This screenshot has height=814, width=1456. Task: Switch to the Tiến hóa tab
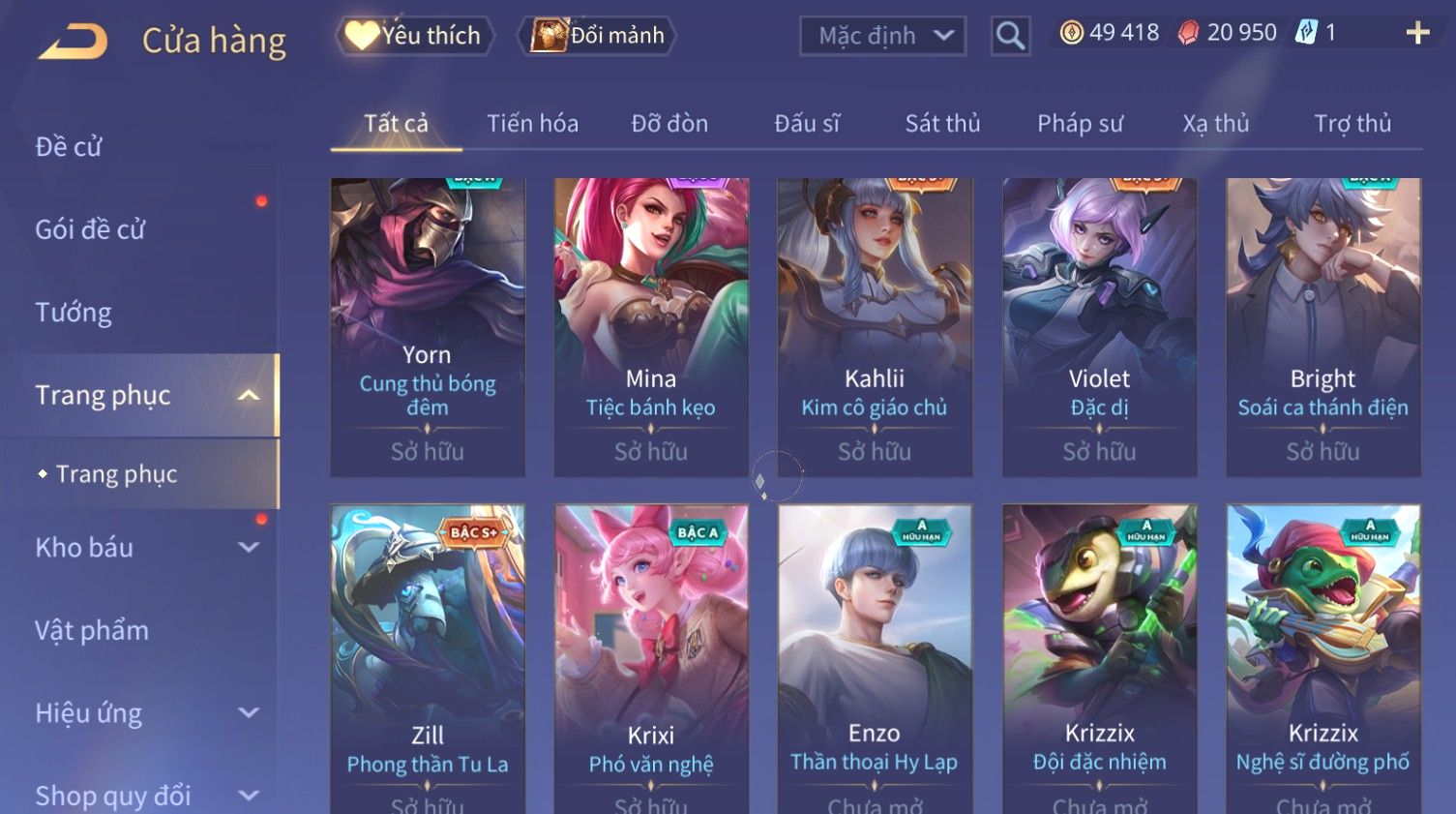point(532,124)
